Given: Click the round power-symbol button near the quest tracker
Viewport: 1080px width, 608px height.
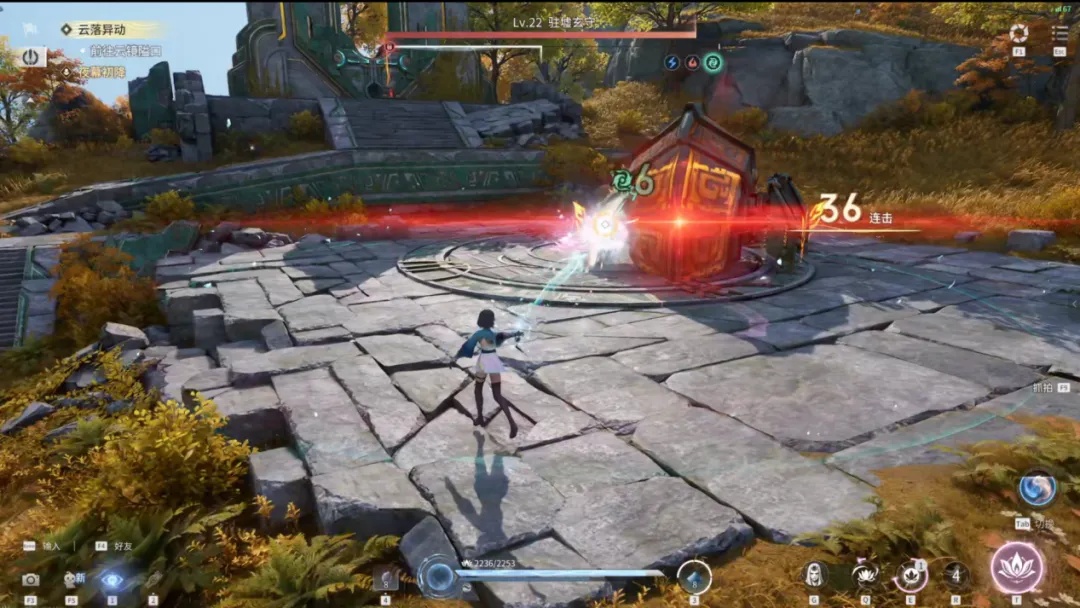Looking at the screenshot, I should [30, 57].
